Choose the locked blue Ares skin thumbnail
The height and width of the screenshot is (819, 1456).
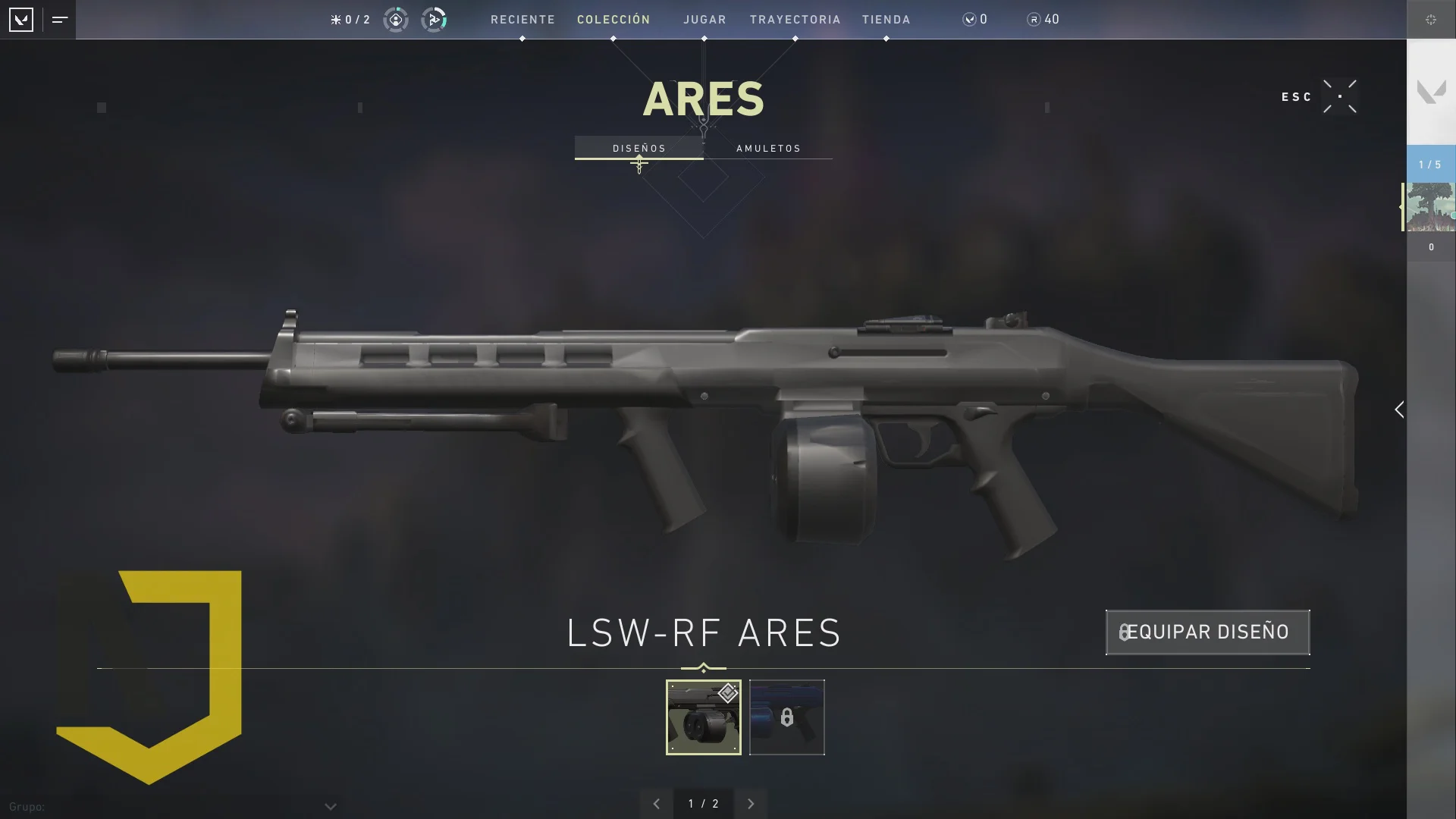[x=786, y=717]
